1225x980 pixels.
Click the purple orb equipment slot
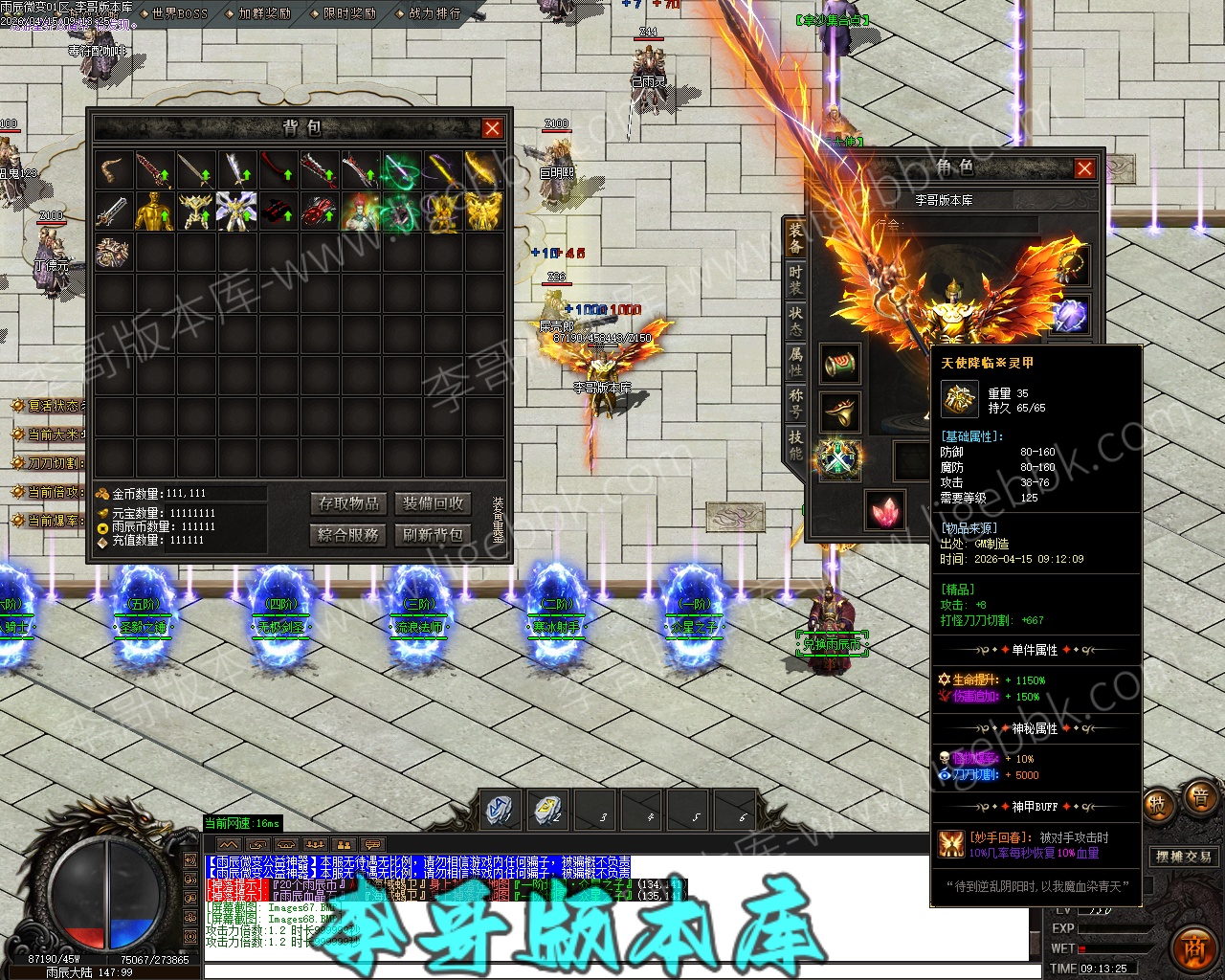point(1070,315)
